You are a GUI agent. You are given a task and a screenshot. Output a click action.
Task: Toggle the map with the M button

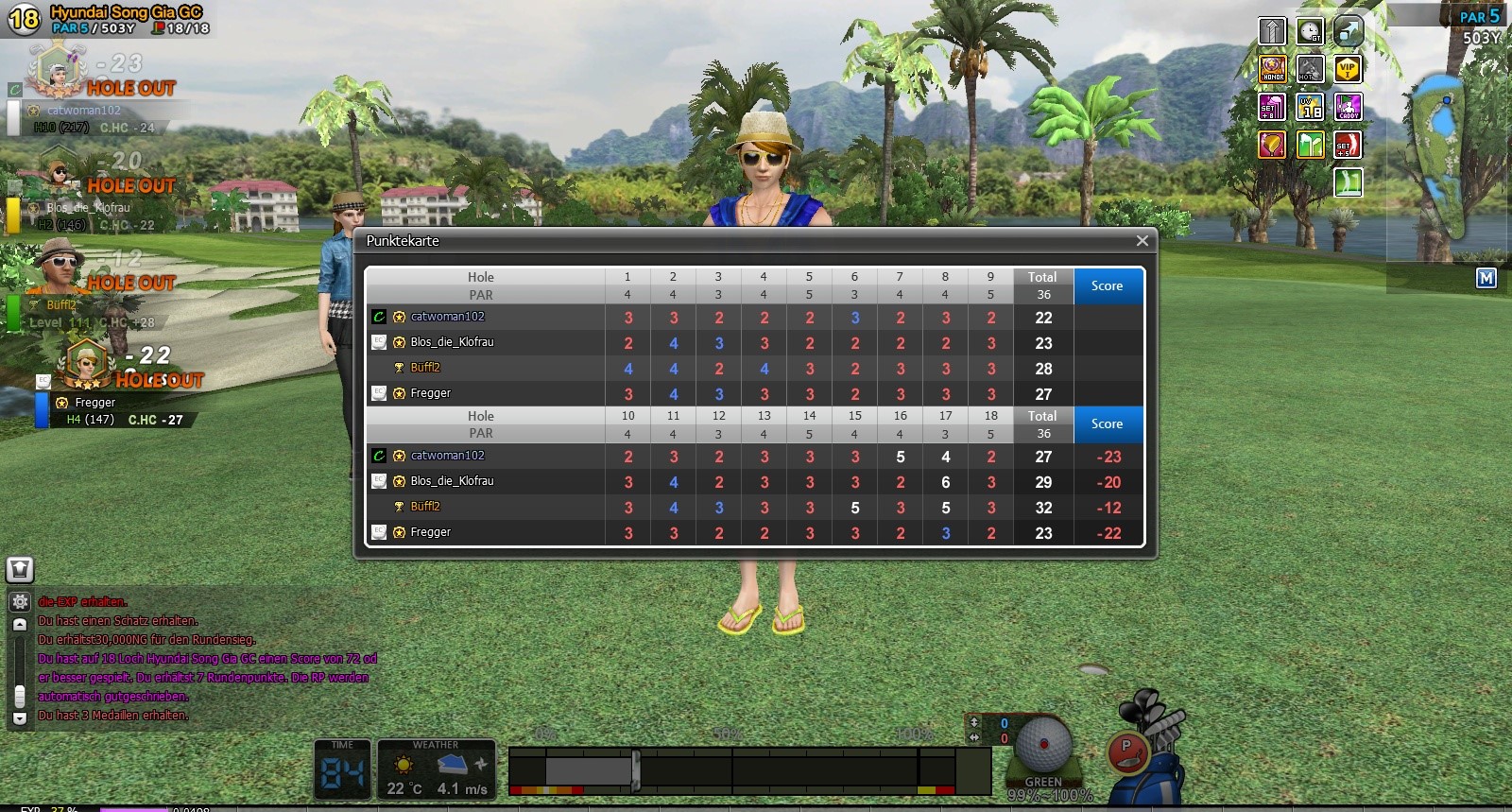pyautogui.click(x=1486, y=278)
